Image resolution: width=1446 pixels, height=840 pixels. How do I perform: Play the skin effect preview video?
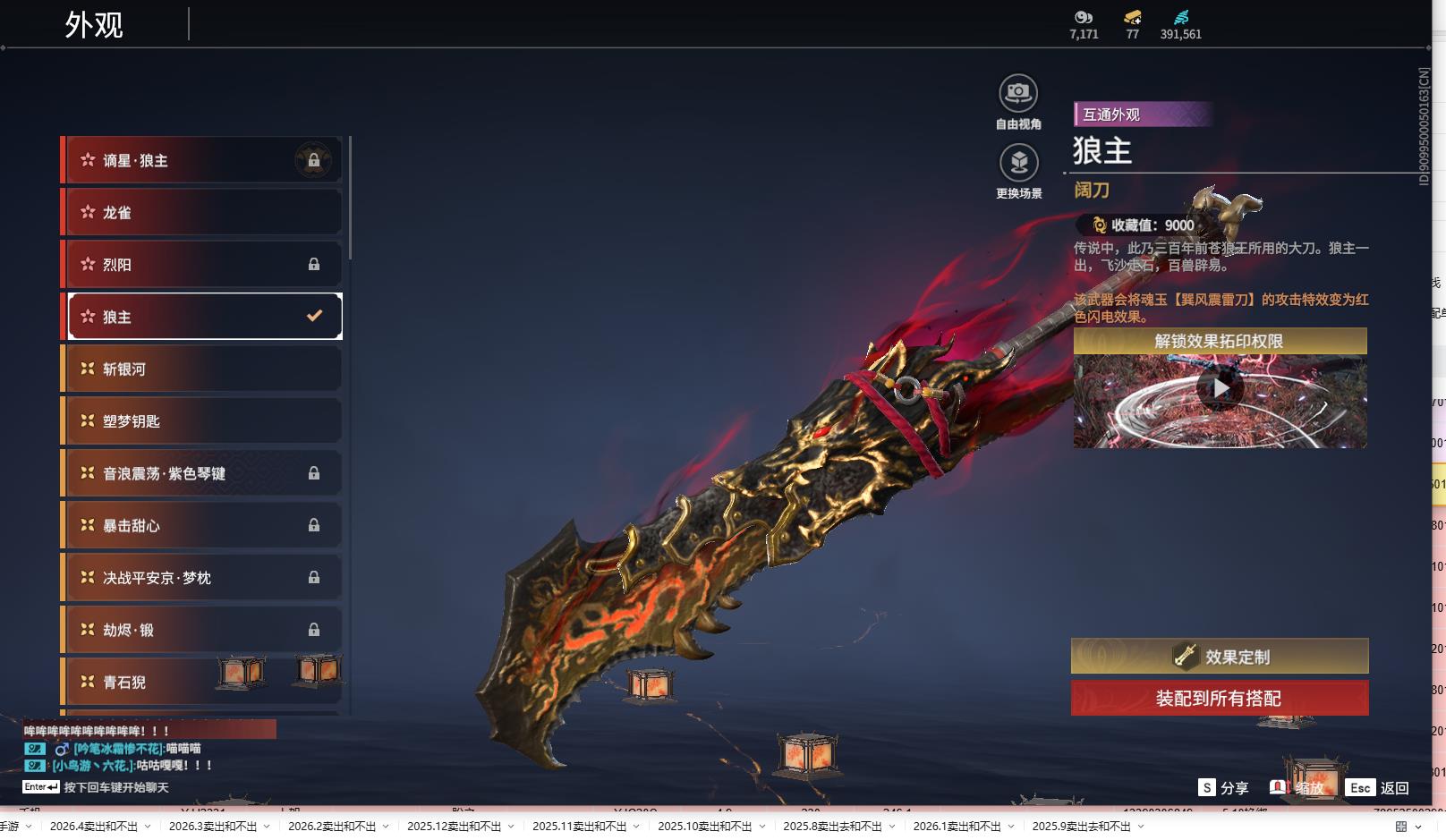1220,388
